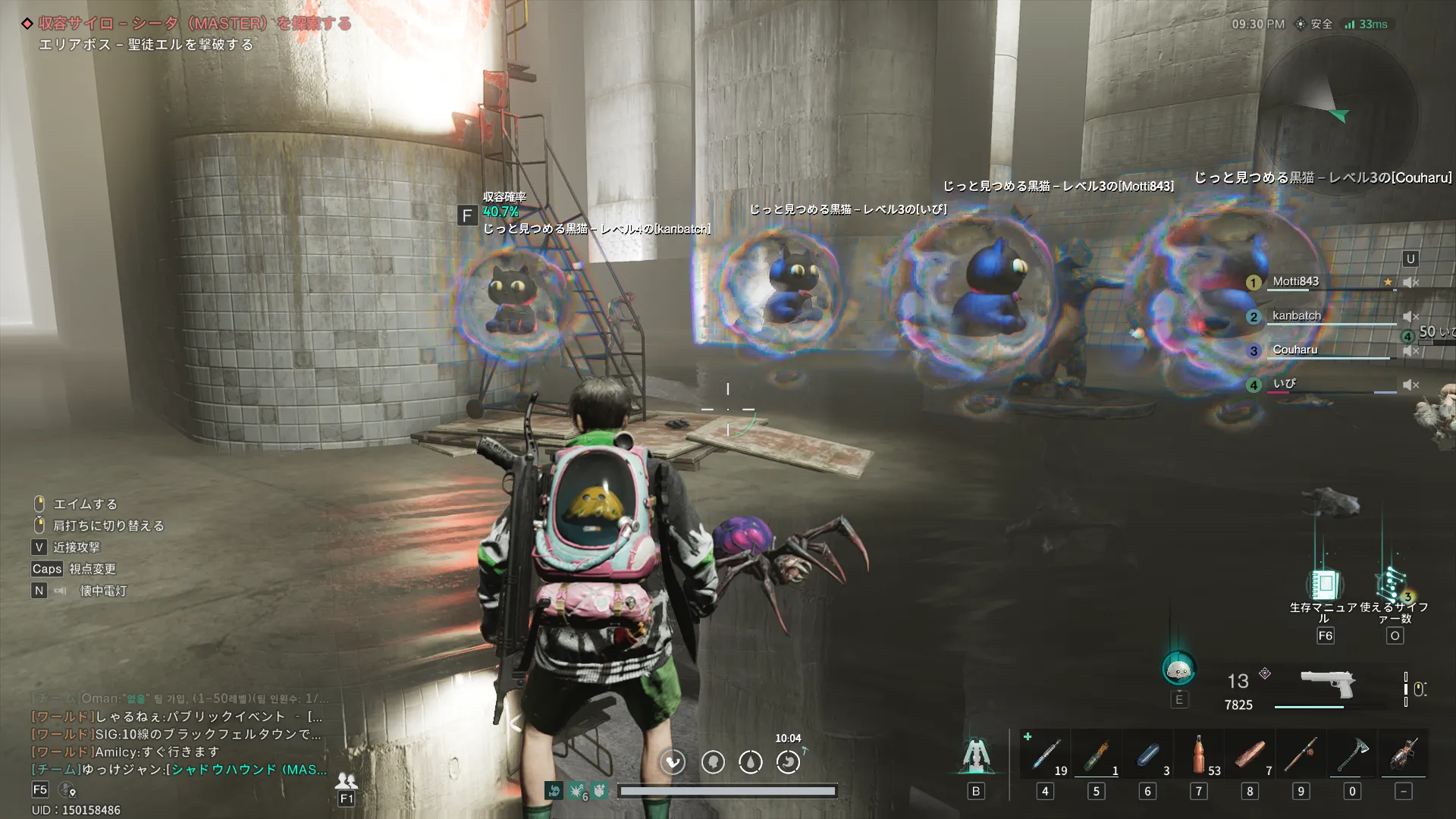Choose the meat item hotbar slot
The height and width of the screenshot is (819, 1456).
[x=1250, y=755]
